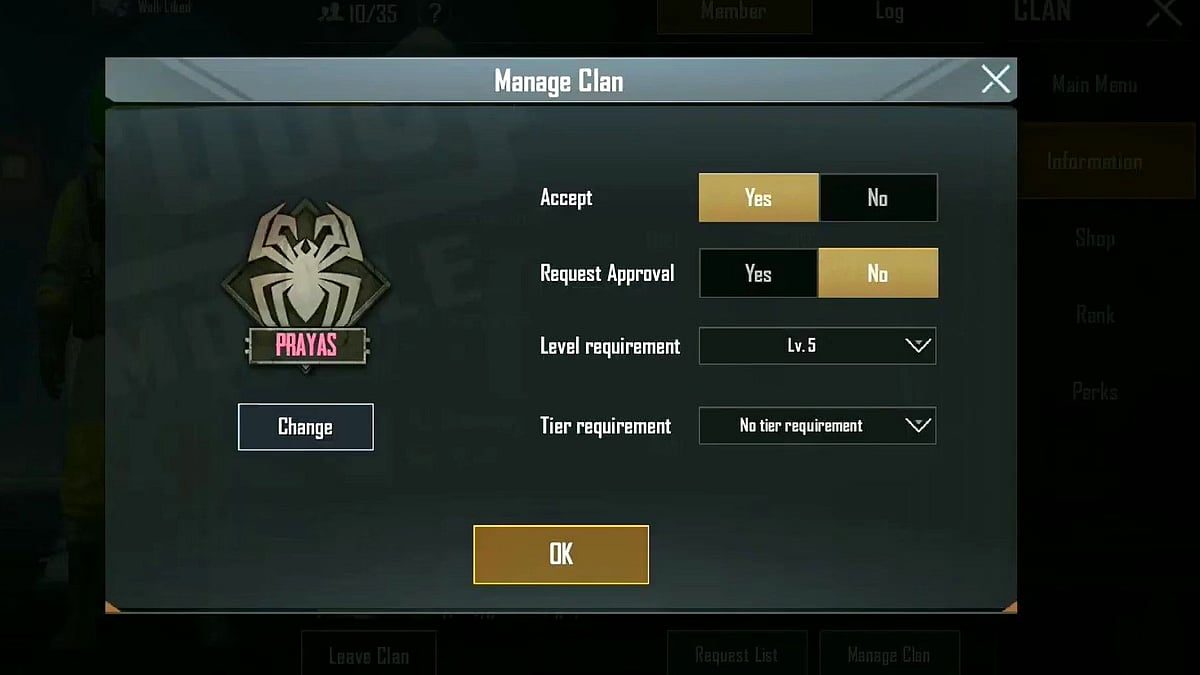This screenshot has height=675, width=1200.
Task: Confirm clan settings with OK
Action: tap(561, 554)
